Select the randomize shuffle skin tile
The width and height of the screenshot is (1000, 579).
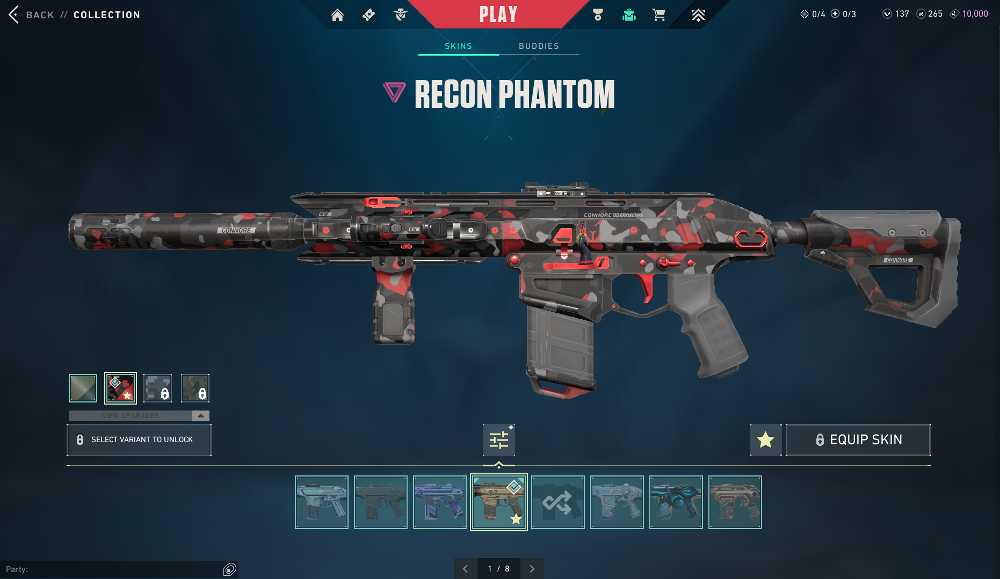tap(558, 502)
